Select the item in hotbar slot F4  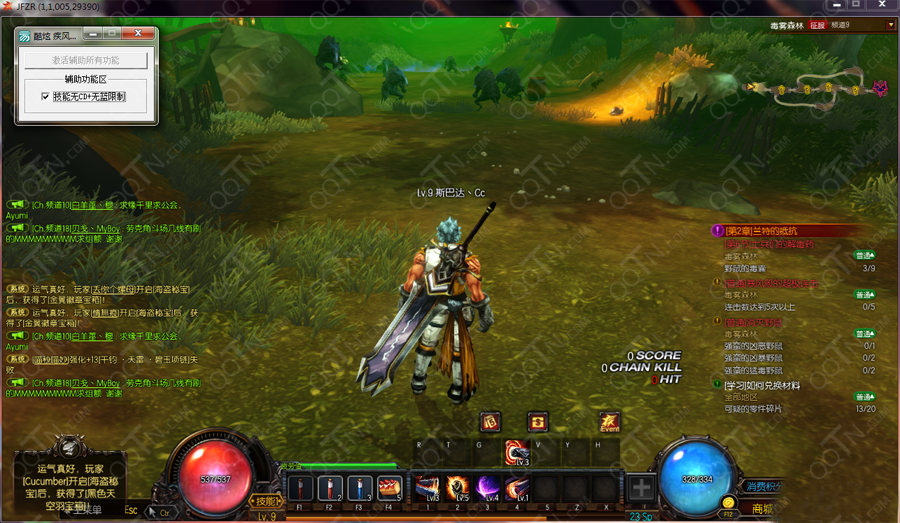tap(389, 488)
